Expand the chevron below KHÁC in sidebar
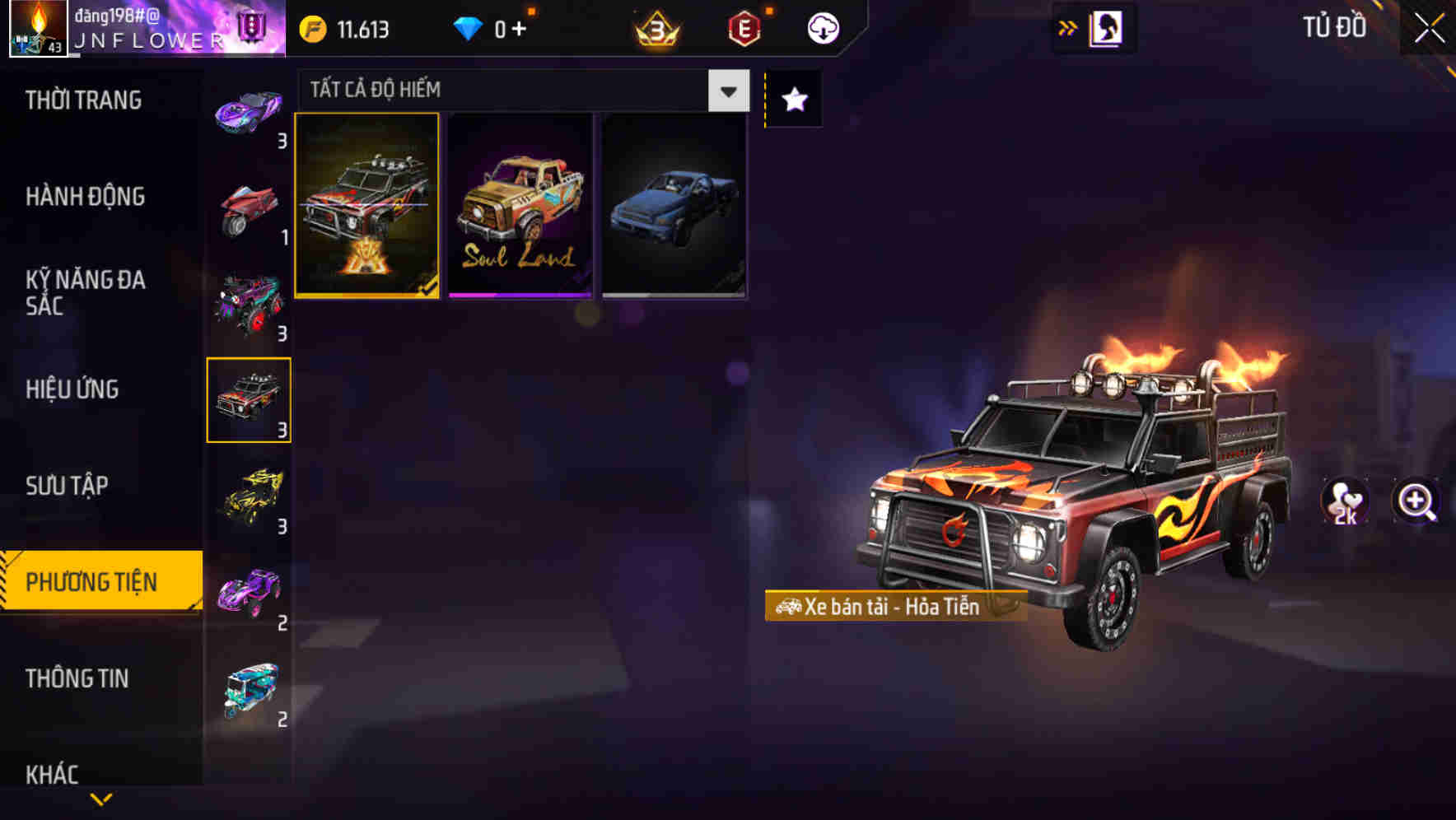The height and width of the screenshot is (820, 1456). click(100, 799)
